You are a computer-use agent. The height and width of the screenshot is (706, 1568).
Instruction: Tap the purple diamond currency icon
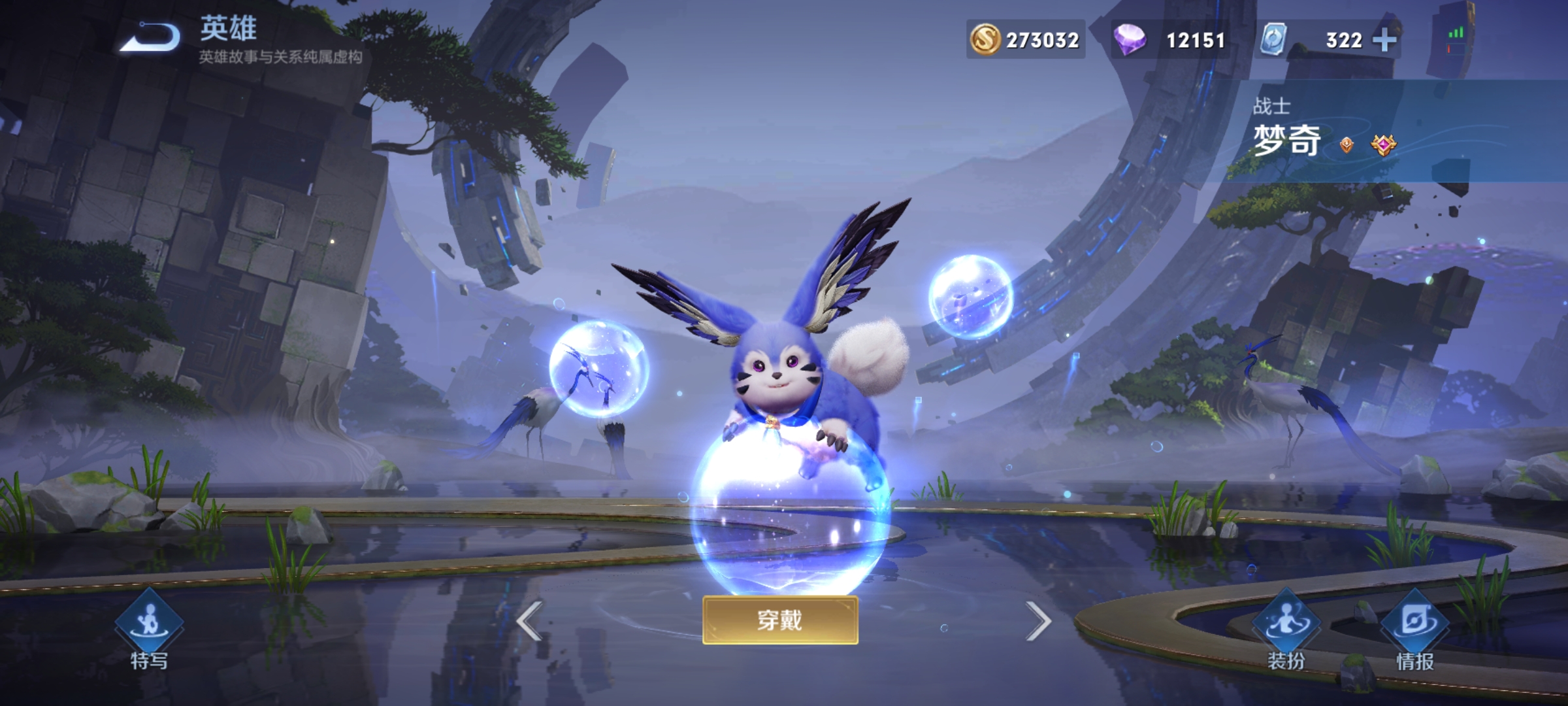1130,40
